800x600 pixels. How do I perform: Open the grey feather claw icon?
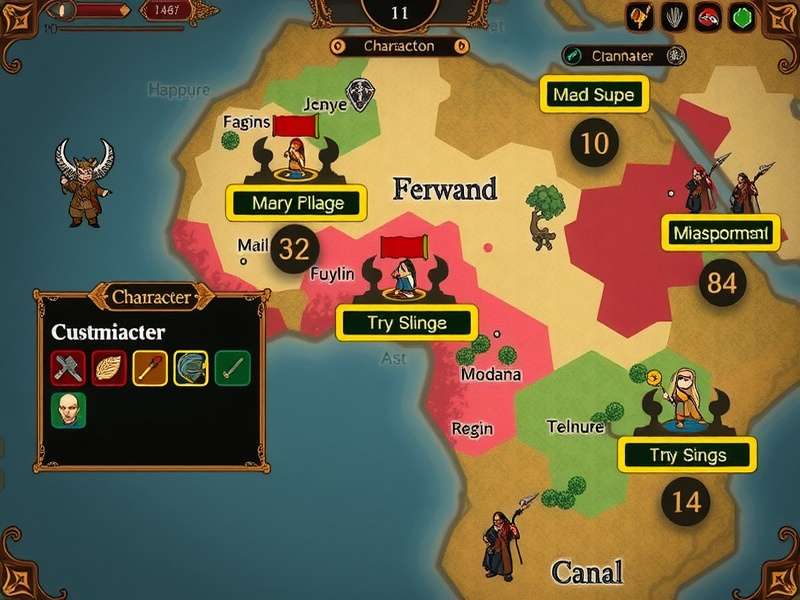(676, 16)
